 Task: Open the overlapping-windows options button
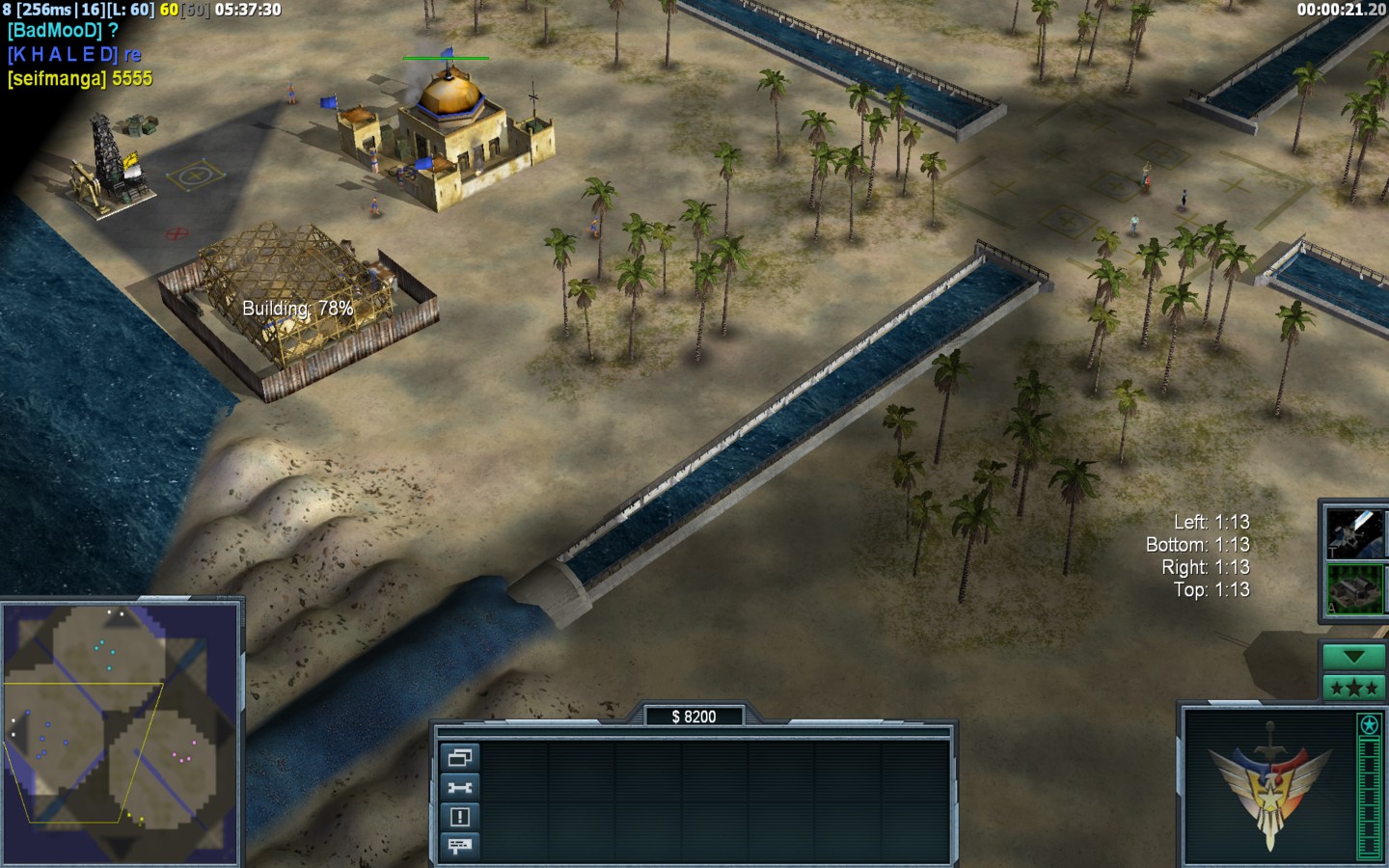click(459, 758)
